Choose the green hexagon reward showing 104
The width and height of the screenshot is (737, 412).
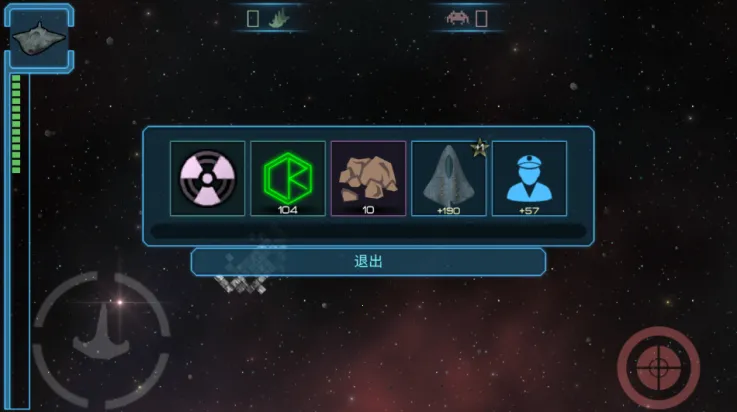288,178
